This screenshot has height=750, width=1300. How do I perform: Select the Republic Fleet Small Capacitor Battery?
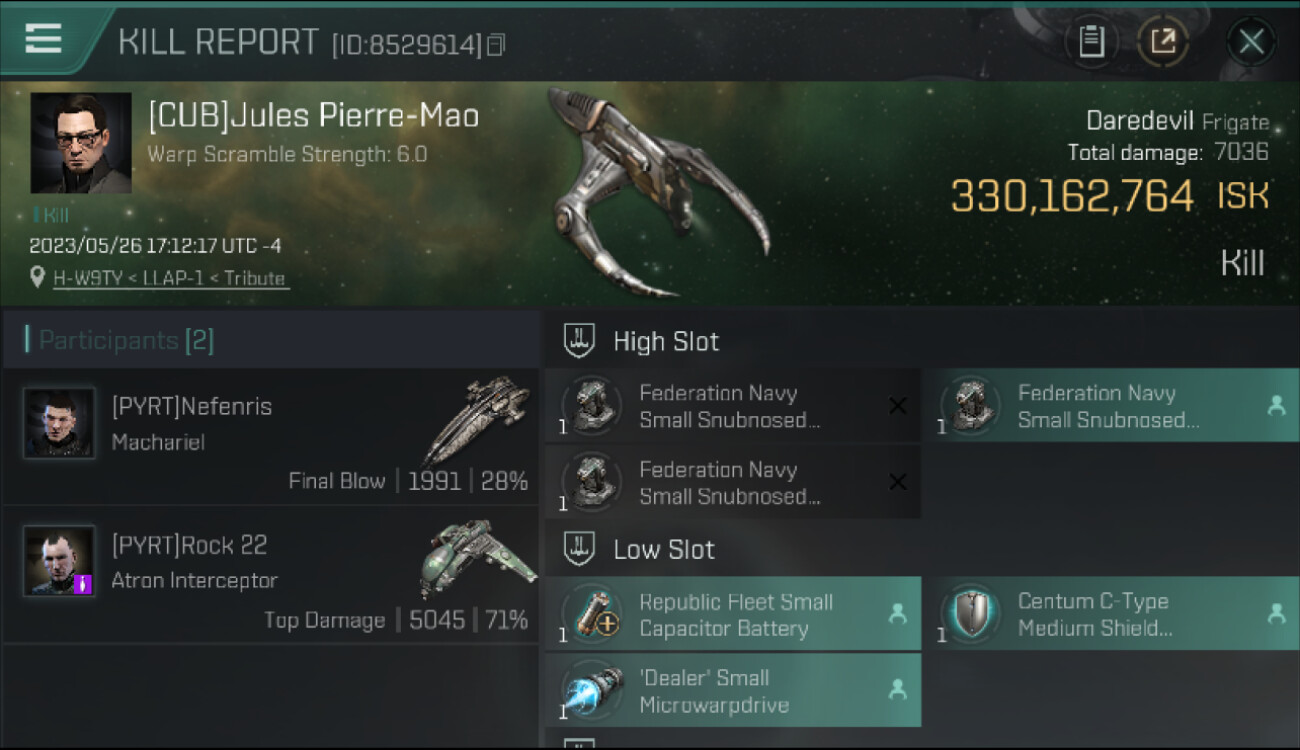[733, 615]
